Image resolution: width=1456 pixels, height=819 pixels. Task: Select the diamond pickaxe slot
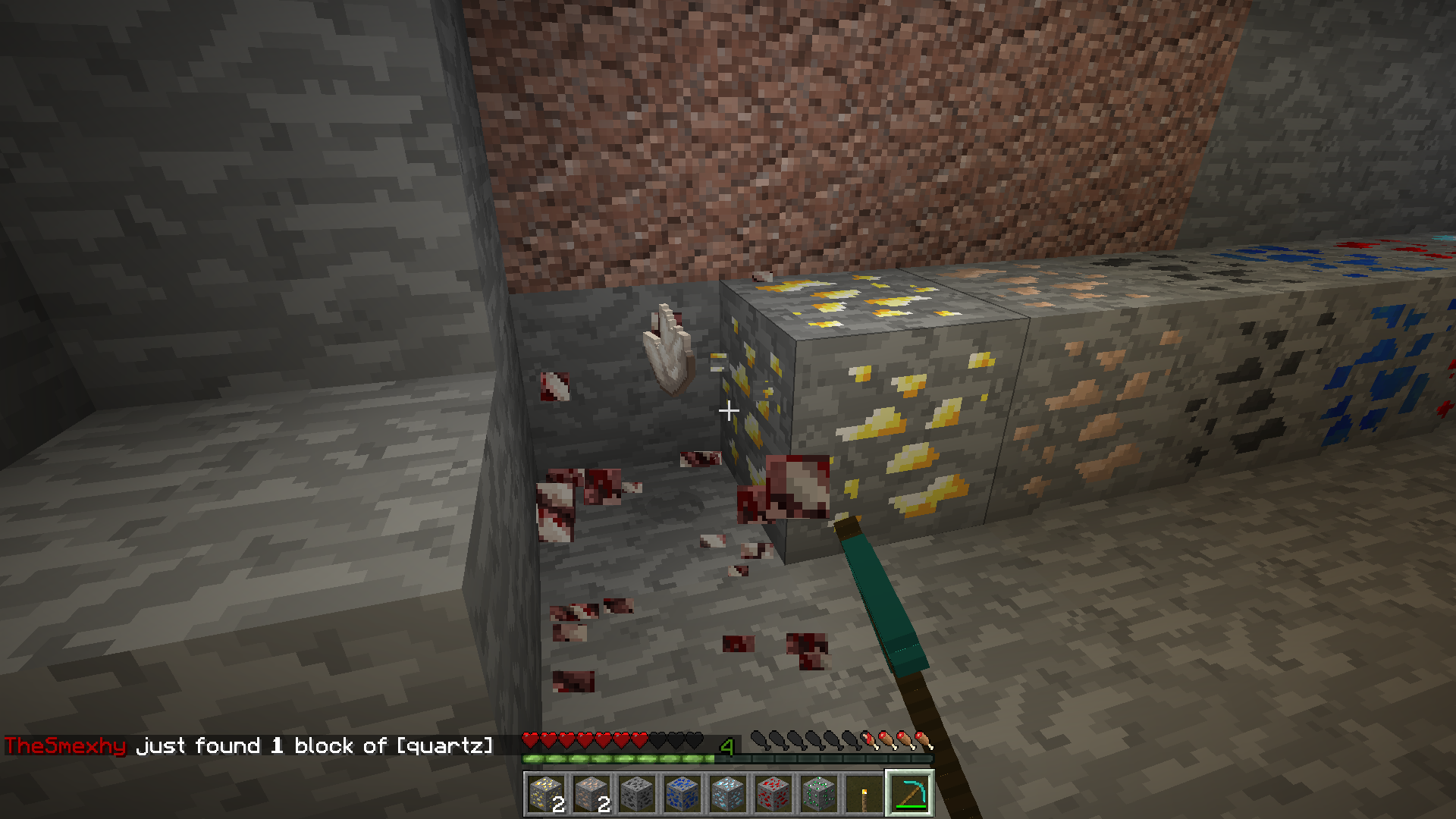point(910,794)
